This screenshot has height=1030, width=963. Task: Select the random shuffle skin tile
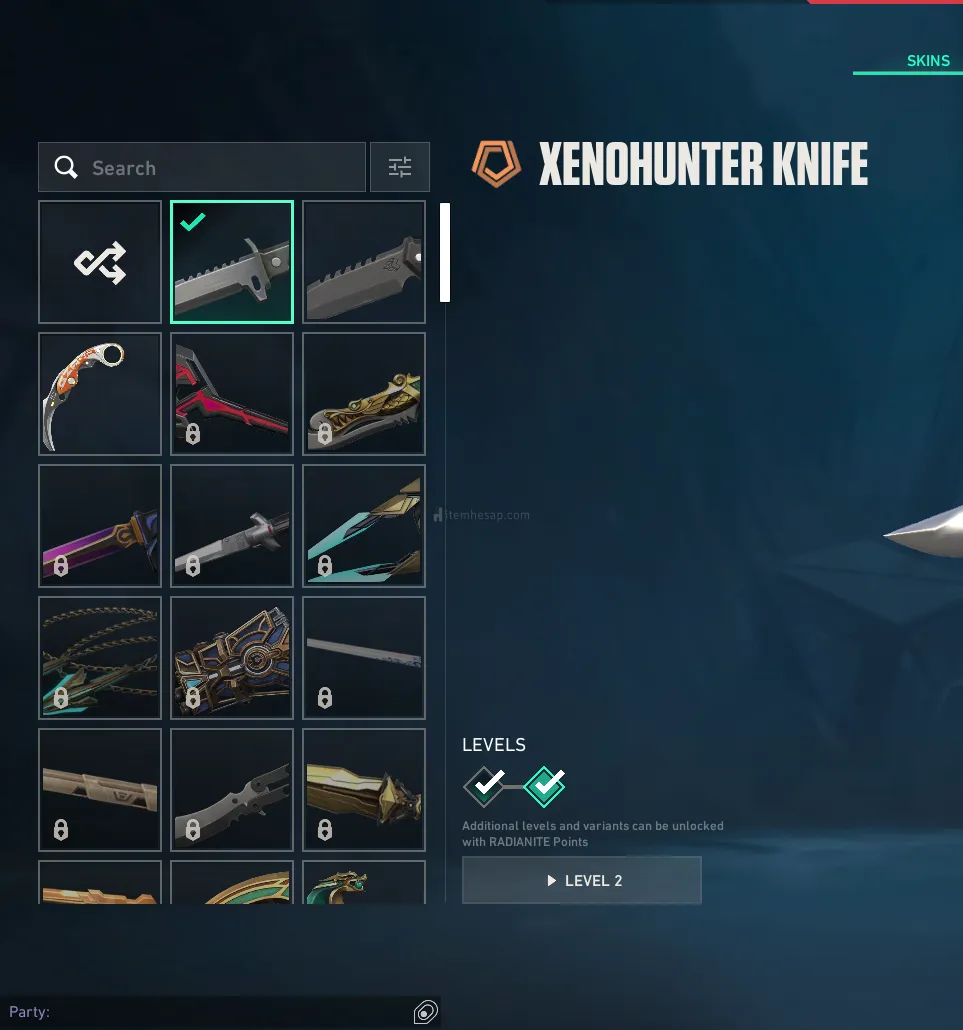100,263
